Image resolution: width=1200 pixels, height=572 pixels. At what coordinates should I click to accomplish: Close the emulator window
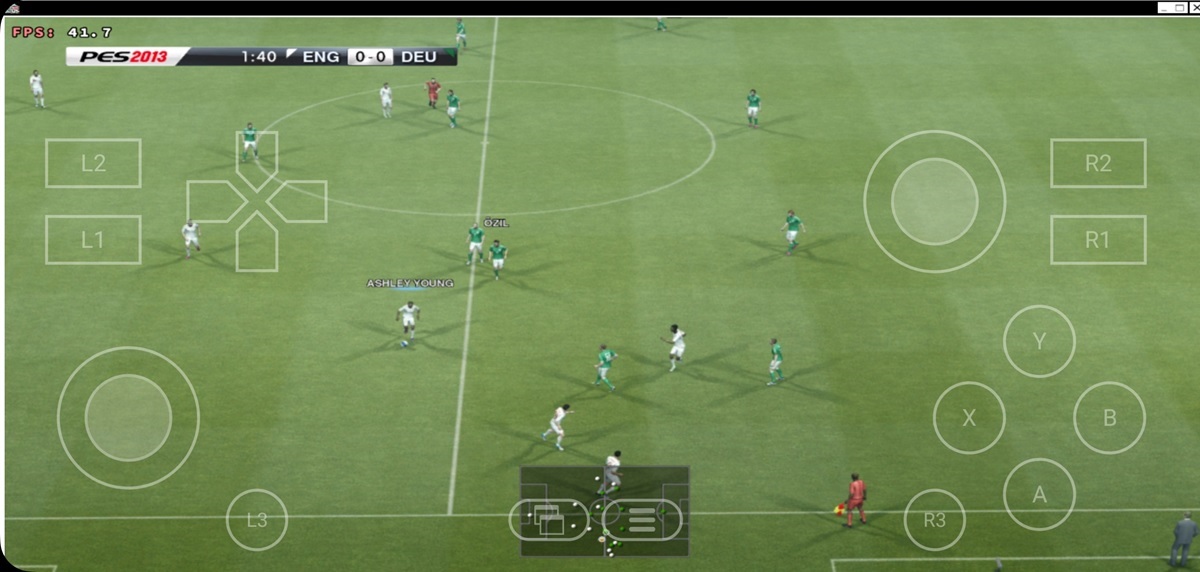pos(1194,7)
